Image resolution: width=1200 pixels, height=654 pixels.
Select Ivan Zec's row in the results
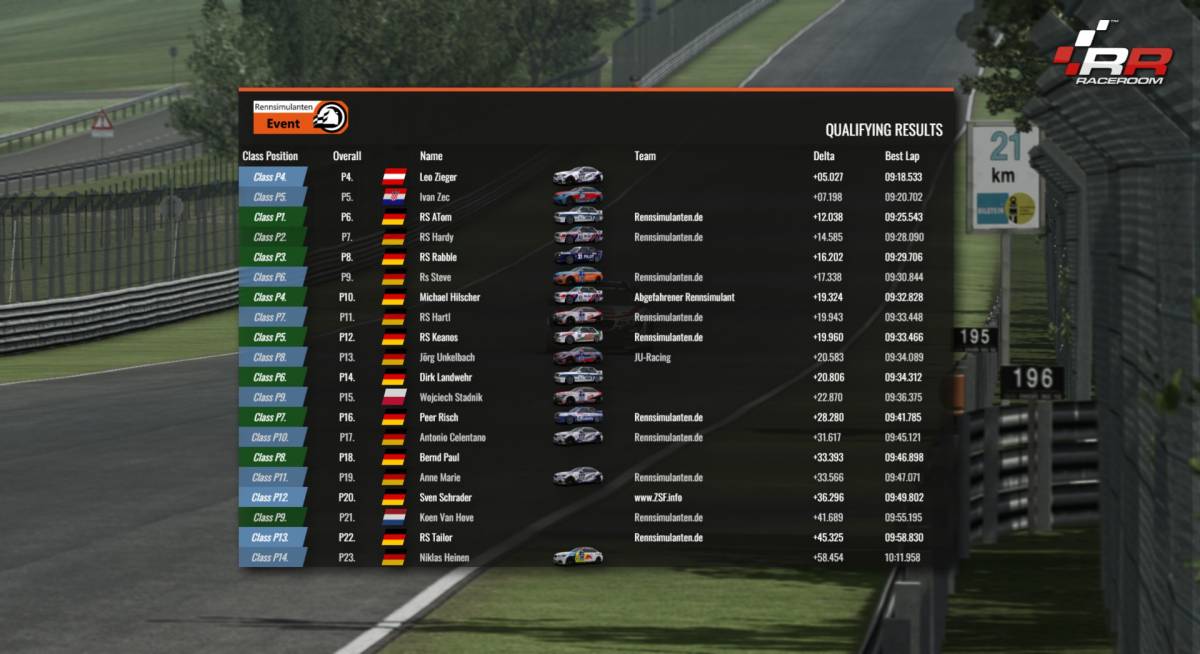[x=435, y=197]
